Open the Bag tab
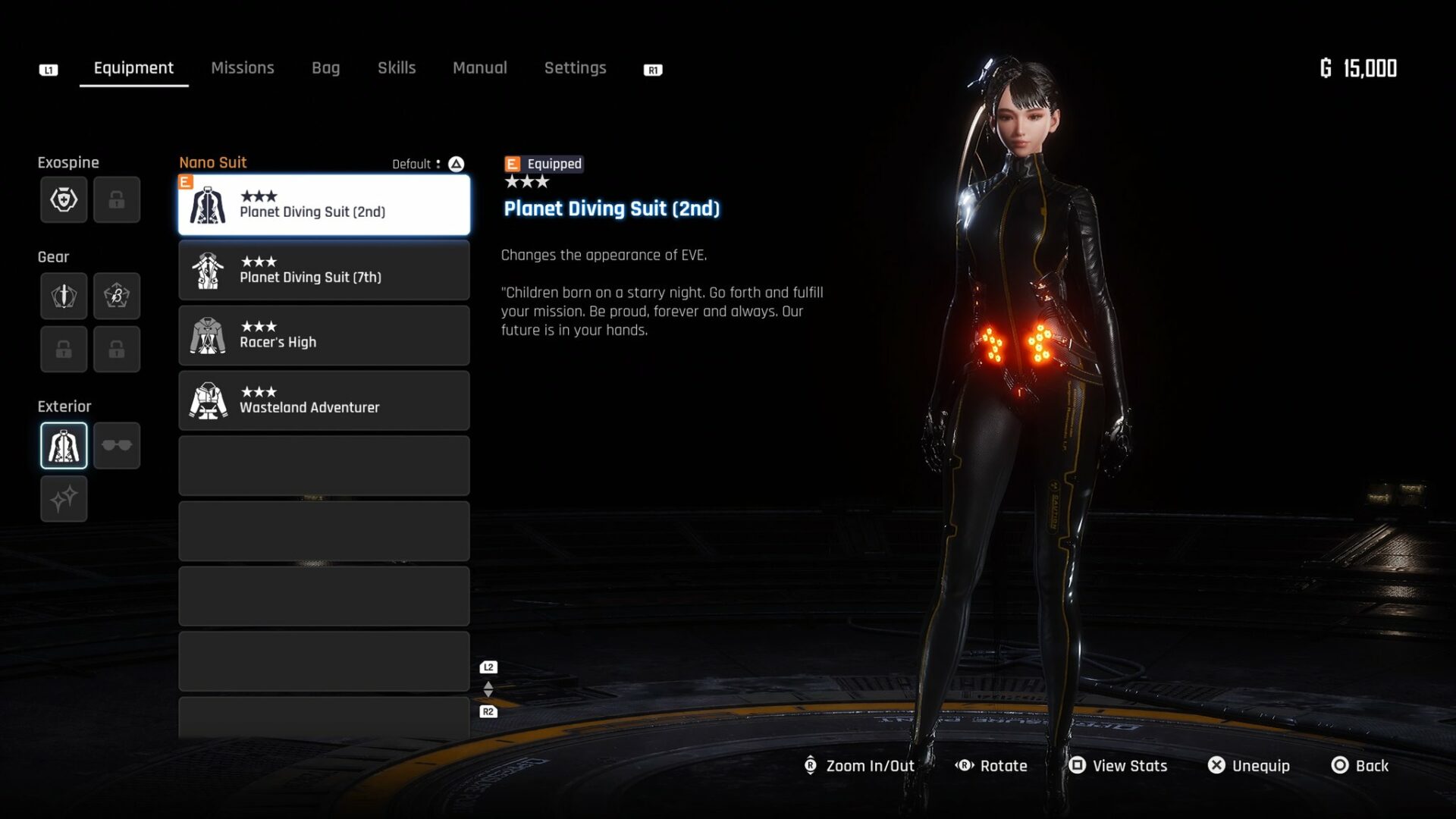1456x819 pixels. coord(325,67)
